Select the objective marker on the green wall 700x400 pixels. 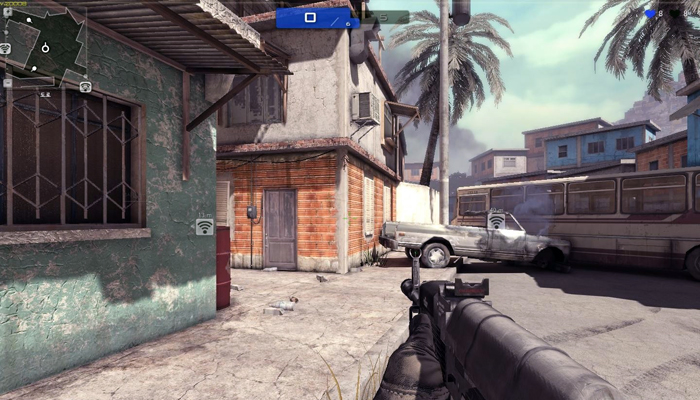(x=204, y=226)
